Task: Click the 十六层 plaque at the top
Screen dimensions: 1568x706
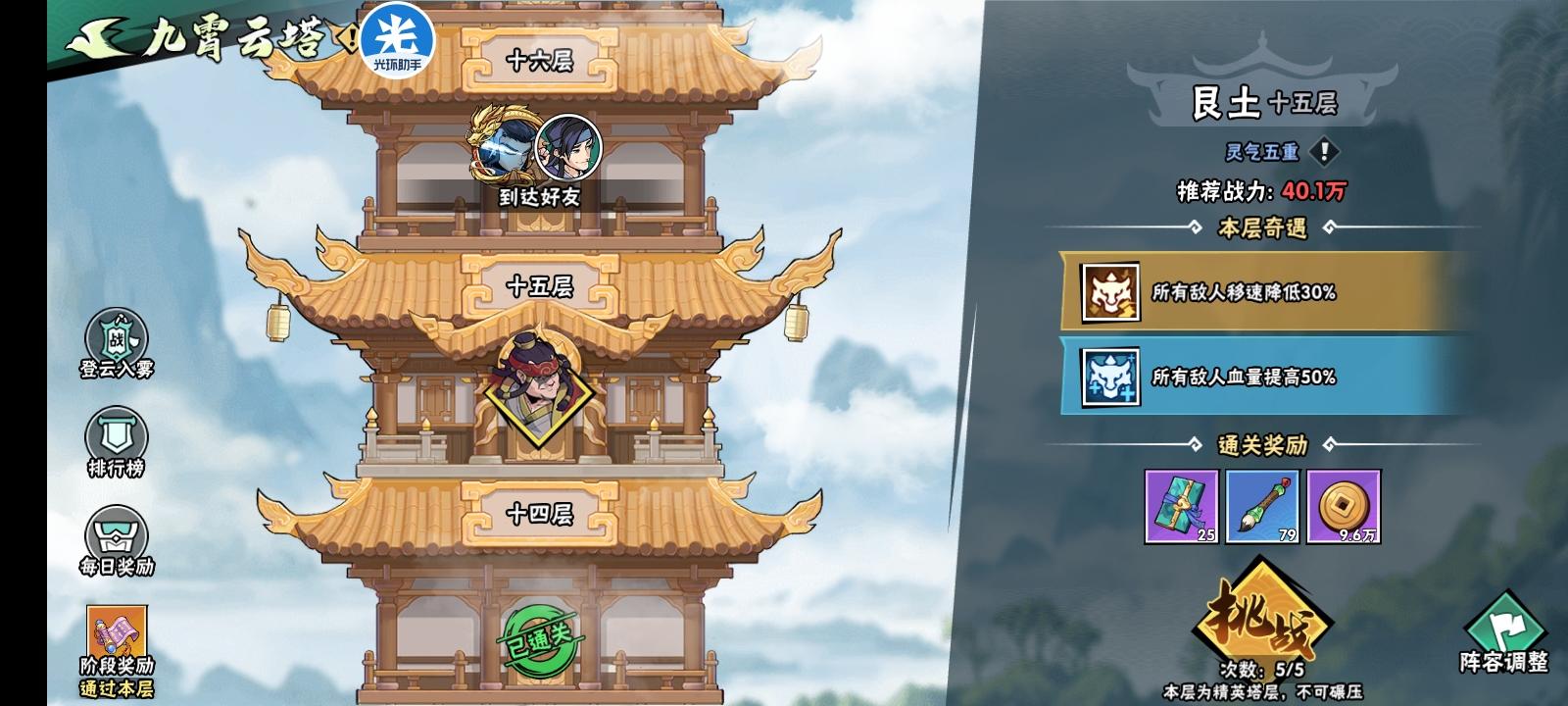Action: 542,59
